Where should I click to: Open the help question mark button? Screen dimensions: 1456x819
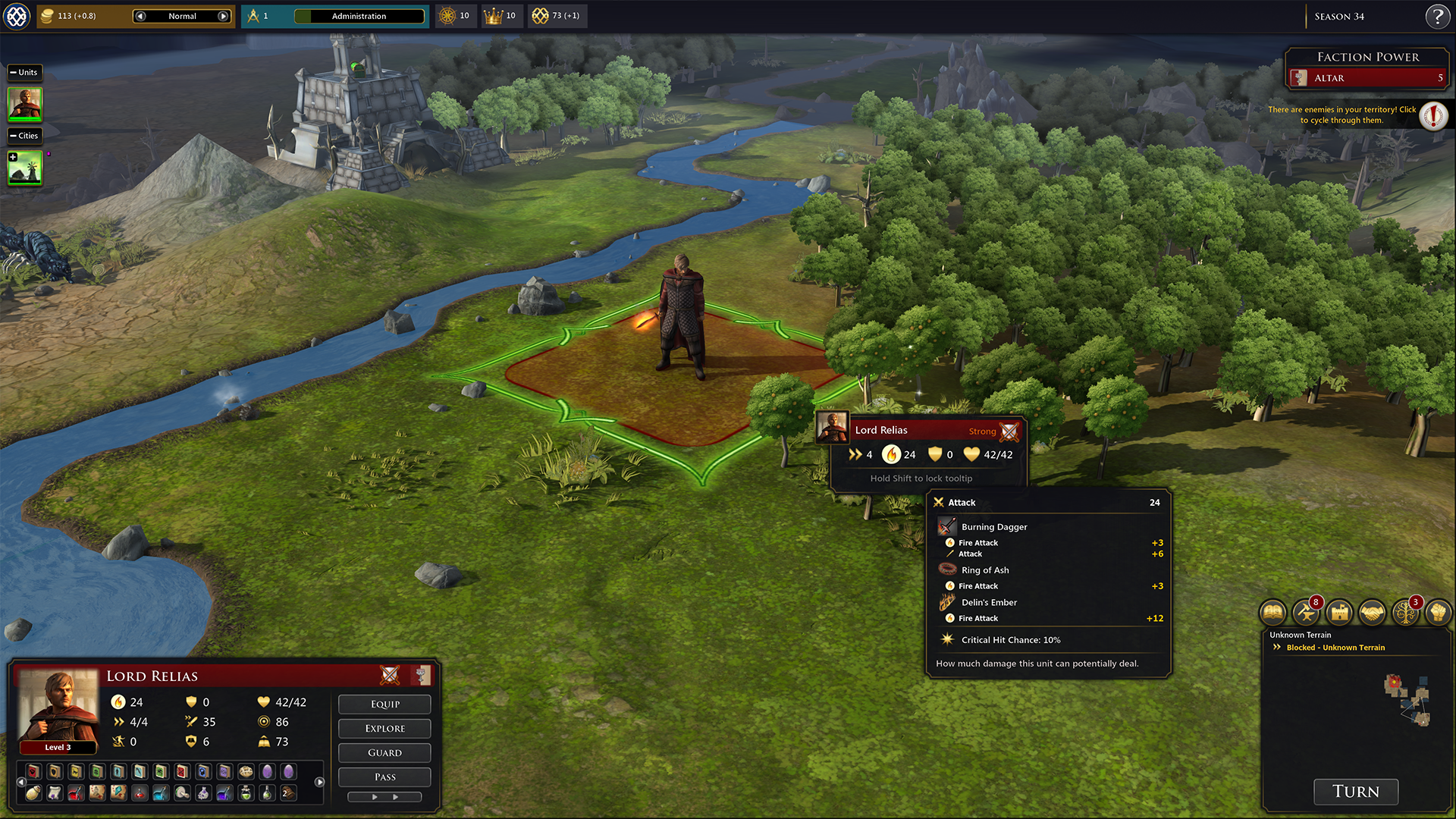point(1437,16)
